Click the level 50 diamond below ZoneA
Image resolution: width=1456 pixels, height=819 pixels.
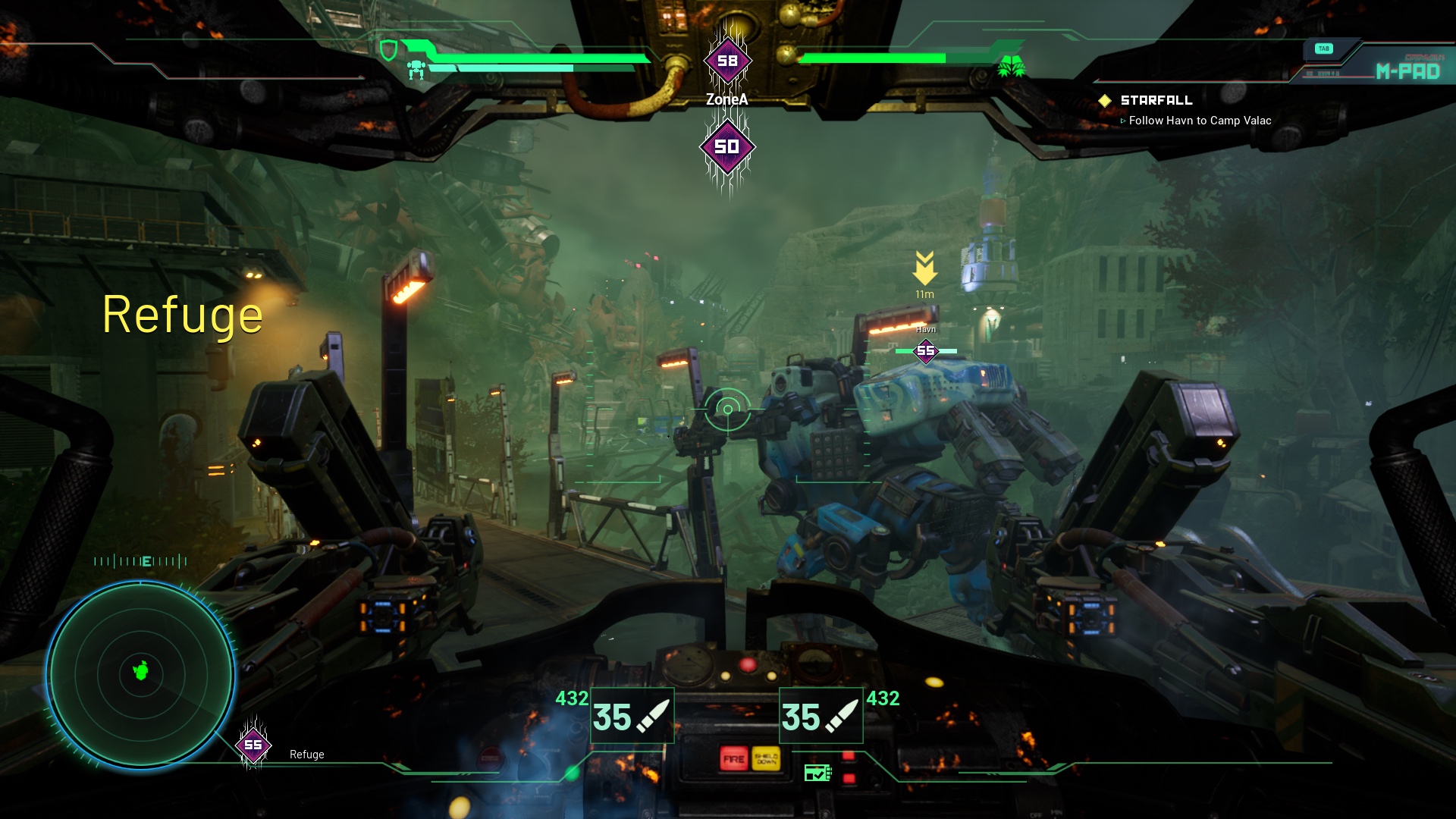(x=726, y=146)
